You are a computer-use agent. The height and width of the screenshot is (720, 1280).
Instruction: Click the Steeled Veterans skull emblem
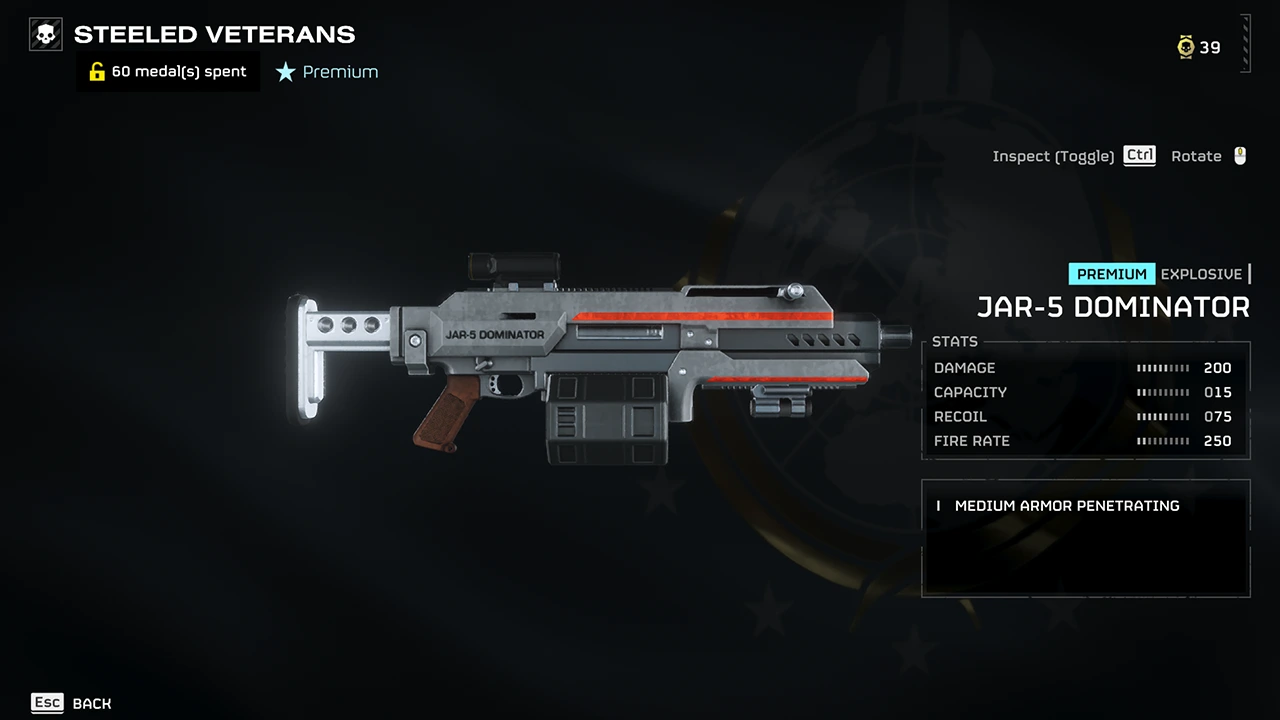pyautogui.click(x=45, y=33)
